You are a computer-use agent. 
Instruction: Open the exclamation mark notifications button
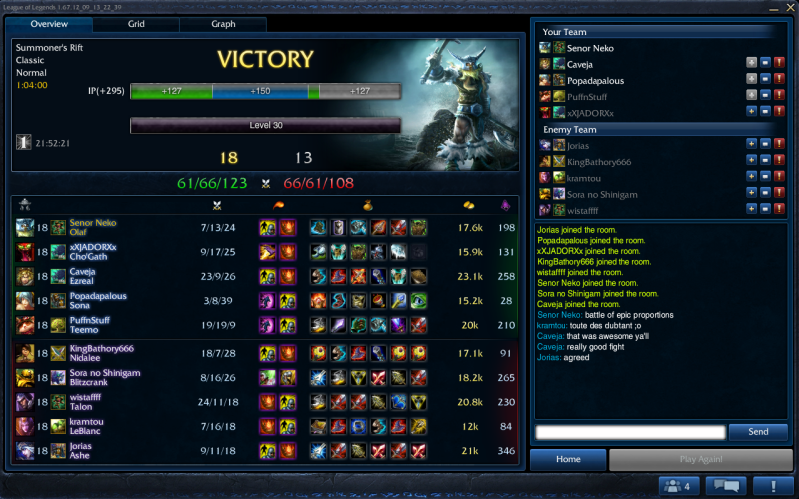point(772,486)
